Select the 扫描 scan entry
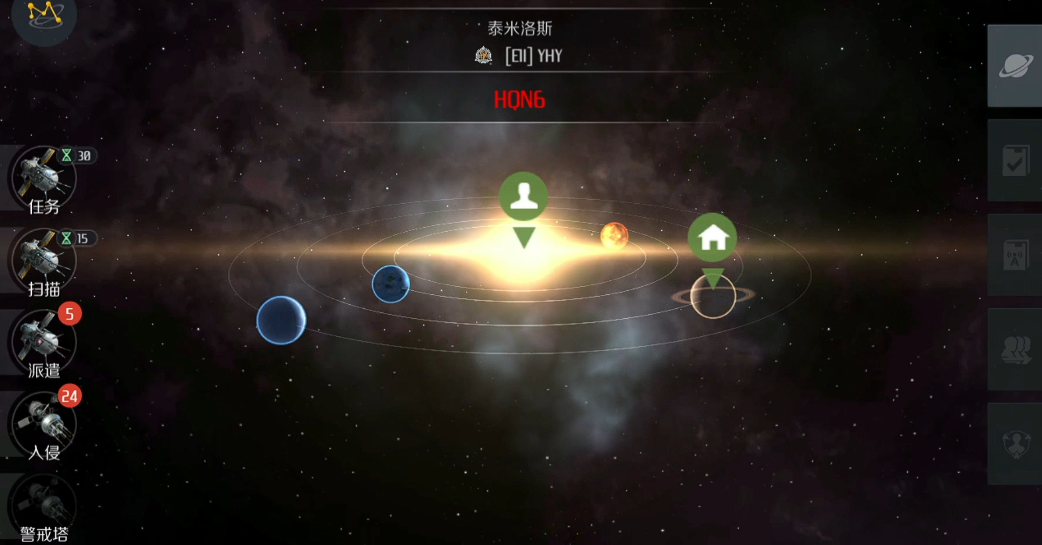 tap(43, 261)
